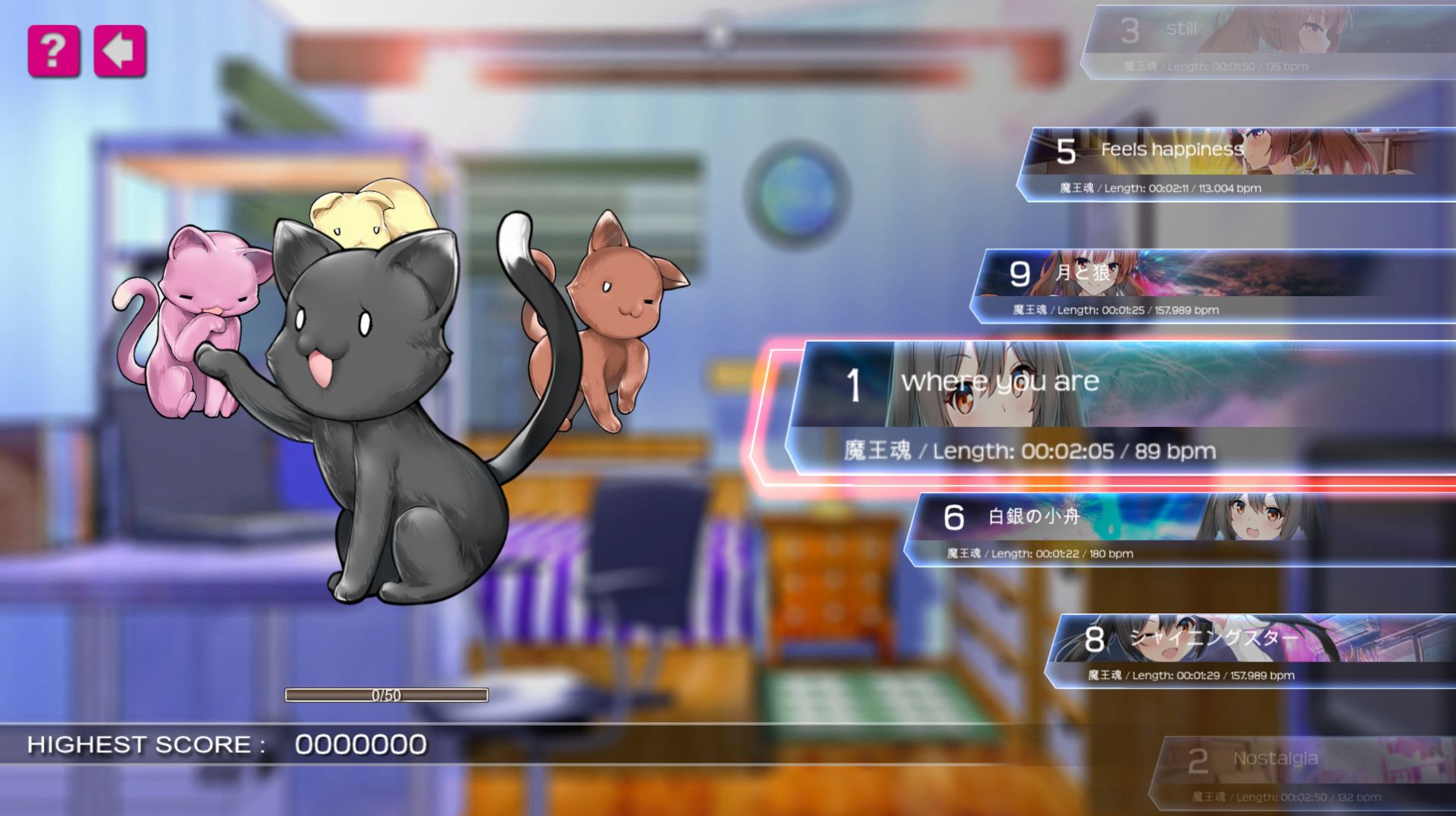
Task: Go back with the pink arrow button
Action: click(120, 51)
